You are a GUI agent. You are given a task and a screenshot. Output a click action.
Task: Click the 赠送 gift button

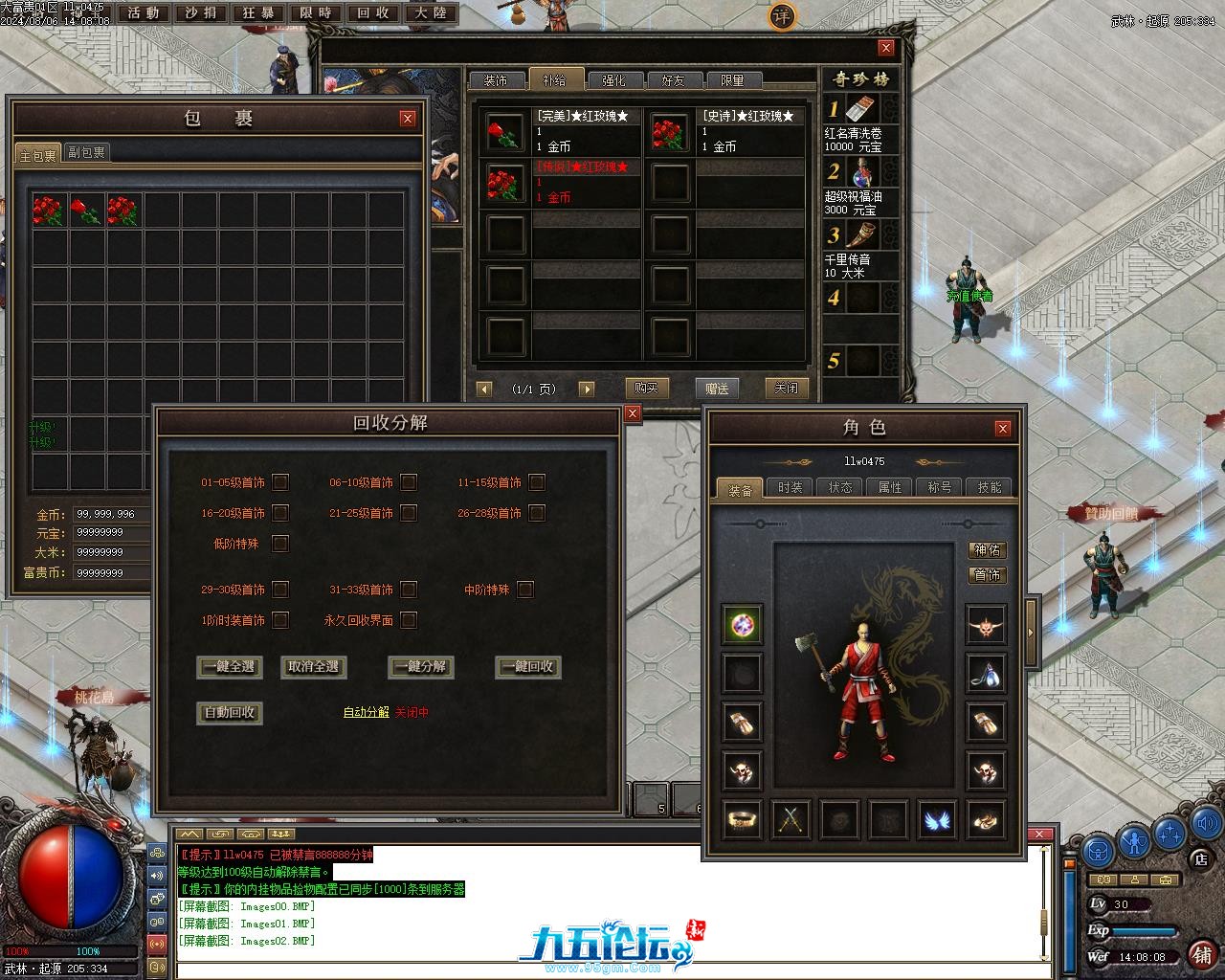pos(717,388)
